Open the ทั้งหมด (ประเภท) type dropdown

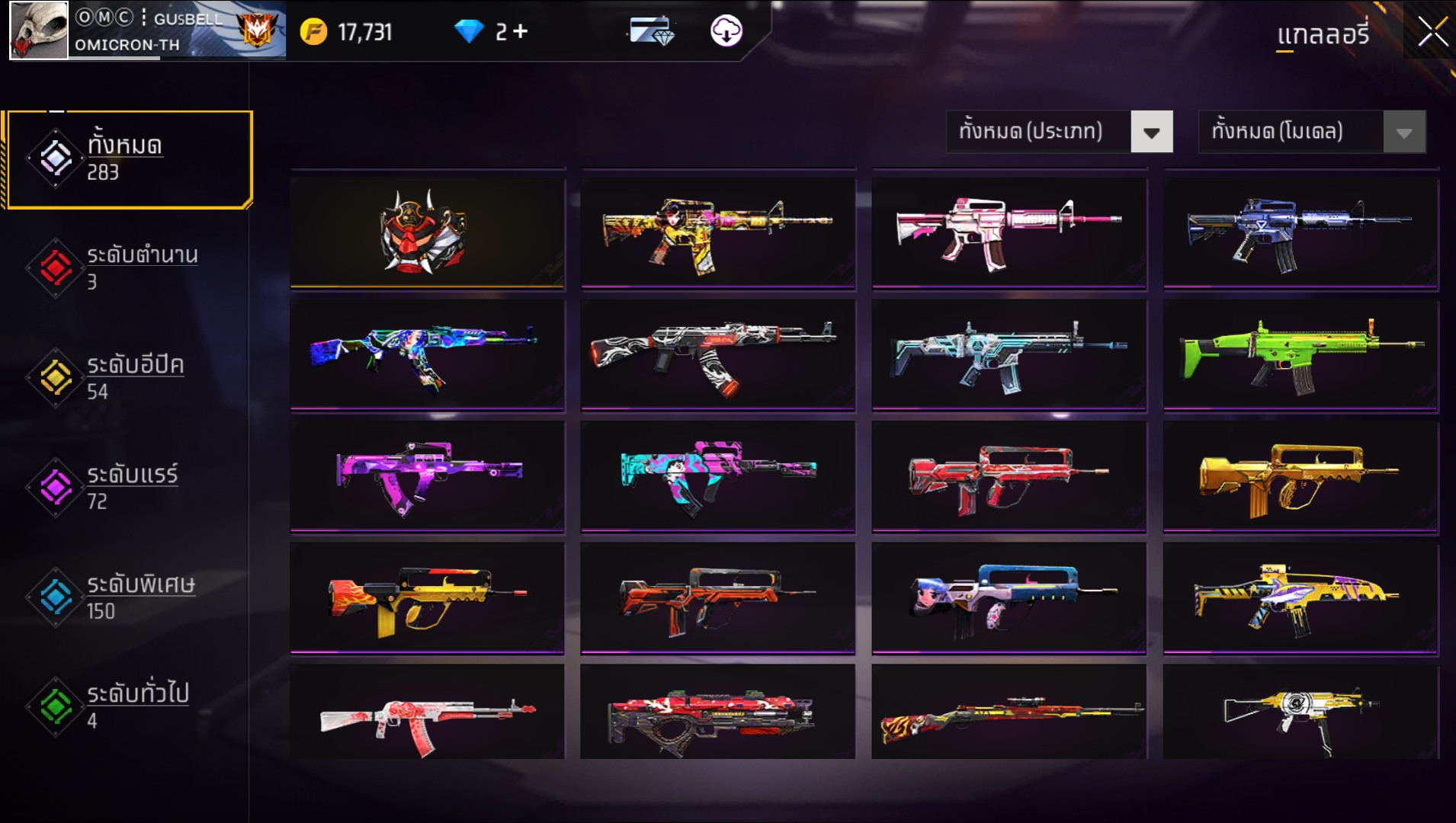coord(1058,132)
